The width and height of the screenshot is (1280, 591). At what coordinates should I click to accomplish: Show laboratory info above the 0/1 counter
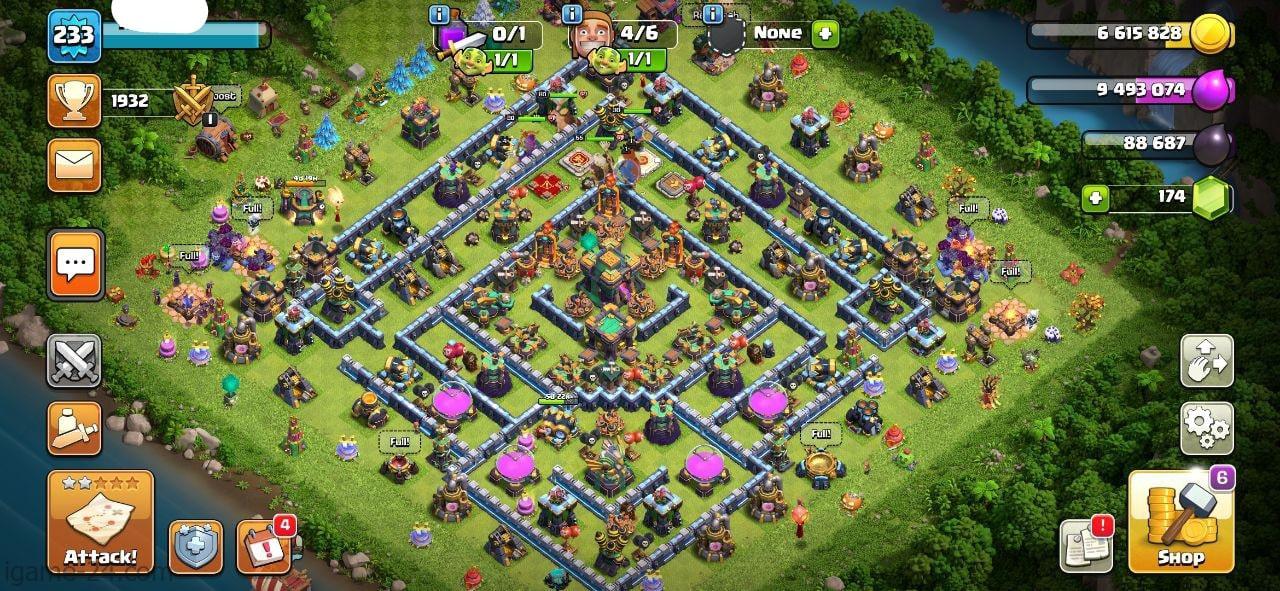pyautogui.click(x=438, y=15)
